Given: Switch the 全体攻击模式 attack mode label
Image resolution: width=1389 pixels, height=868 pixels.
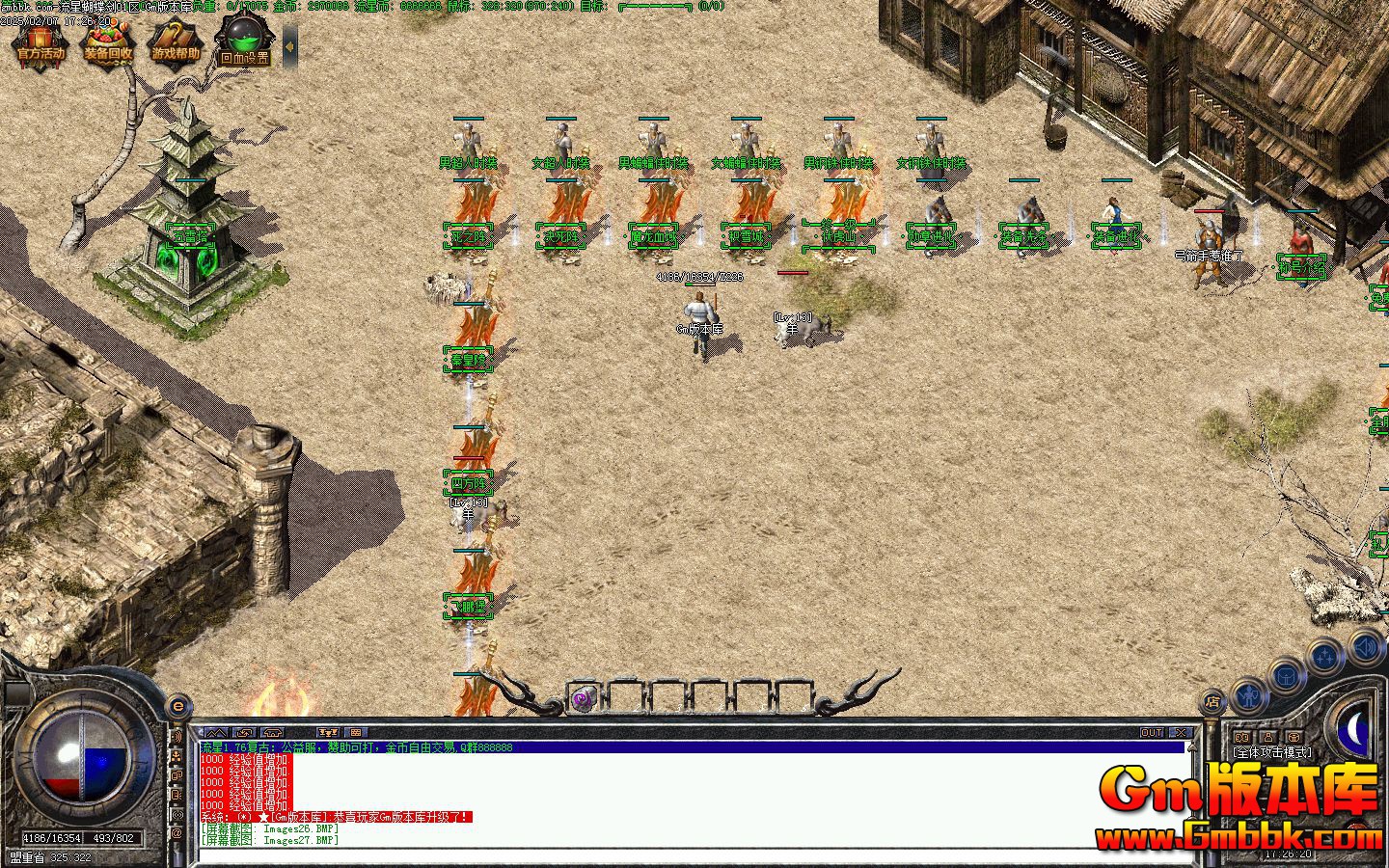Looking at the screenshot, I should (x=1270, y=751).
